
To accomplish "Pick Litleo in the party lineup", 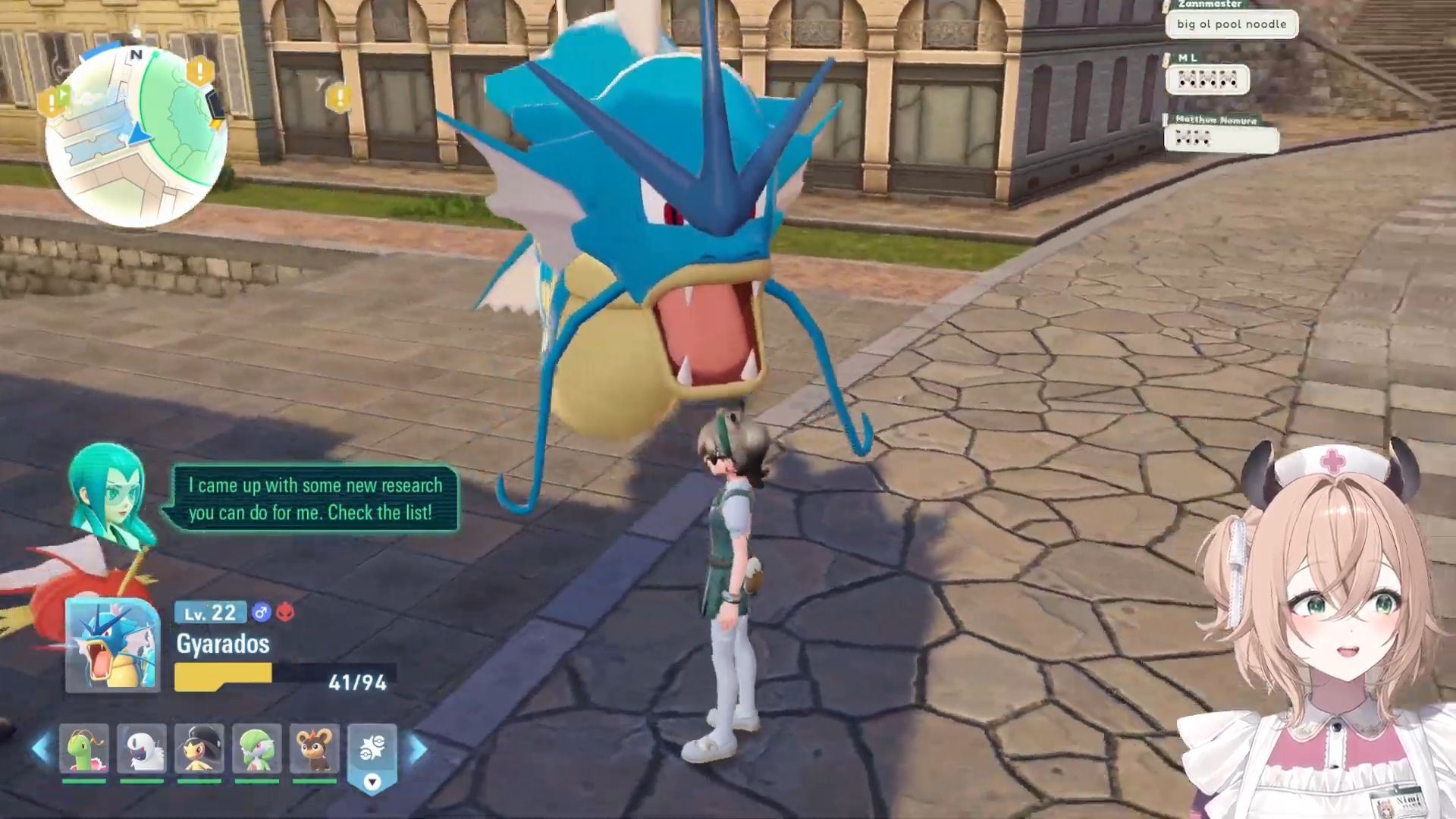I will click(315, 748).
